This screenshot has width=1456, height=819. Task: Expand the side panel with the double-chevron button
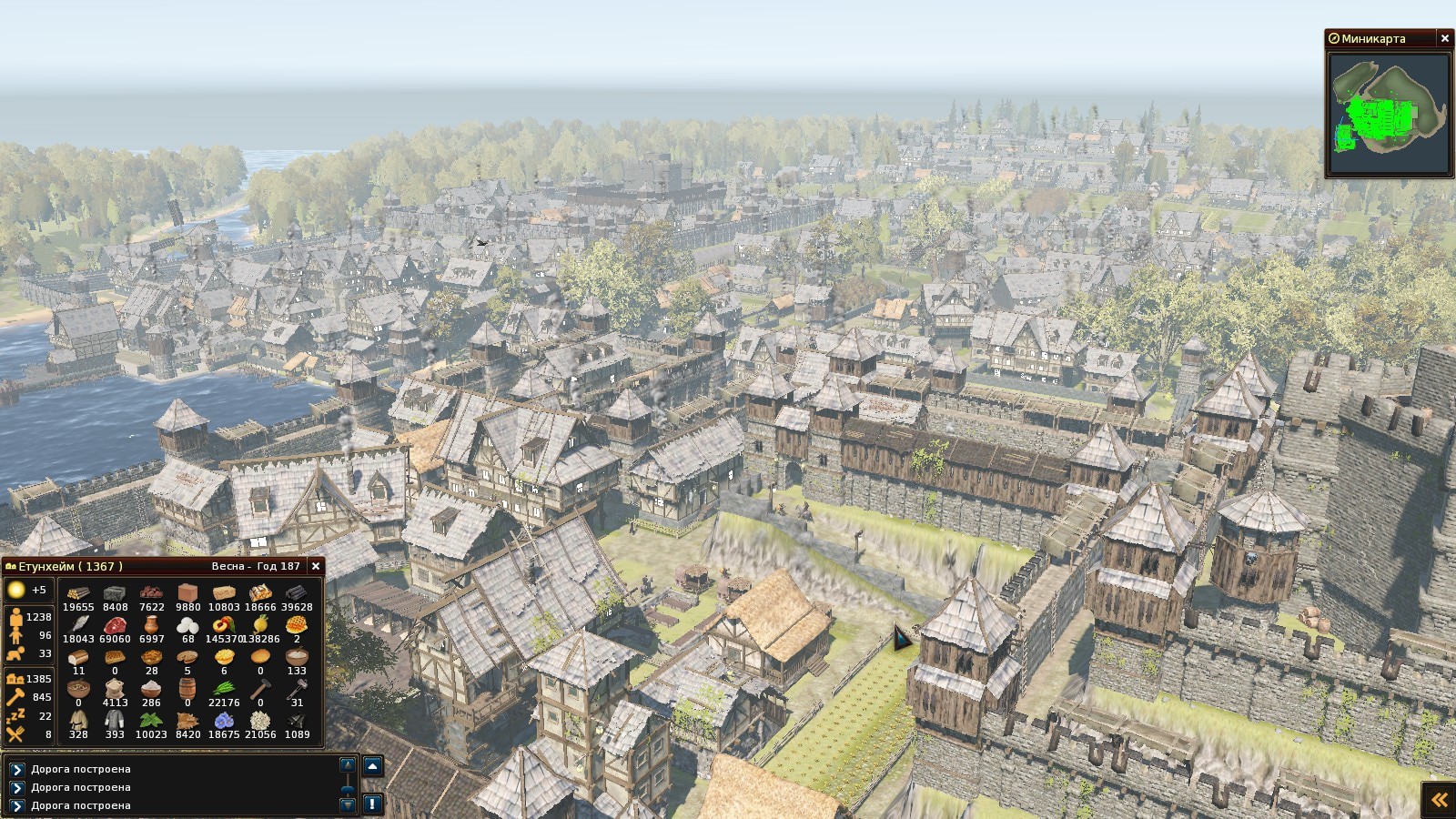1439,800
